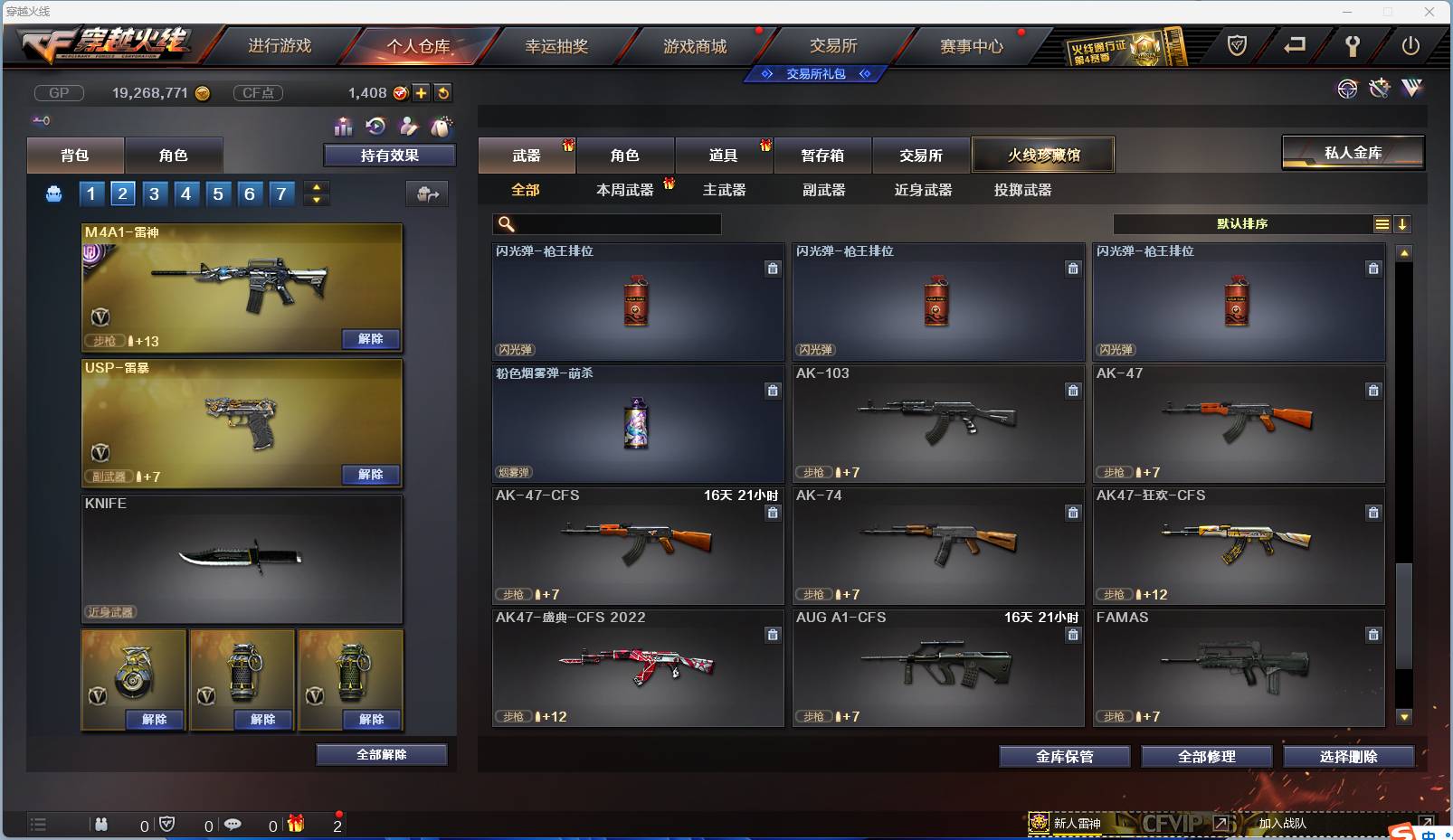Click the 金库保管 button
The height and width of the screenshot is (840, 1453).
coord(1064,756)
